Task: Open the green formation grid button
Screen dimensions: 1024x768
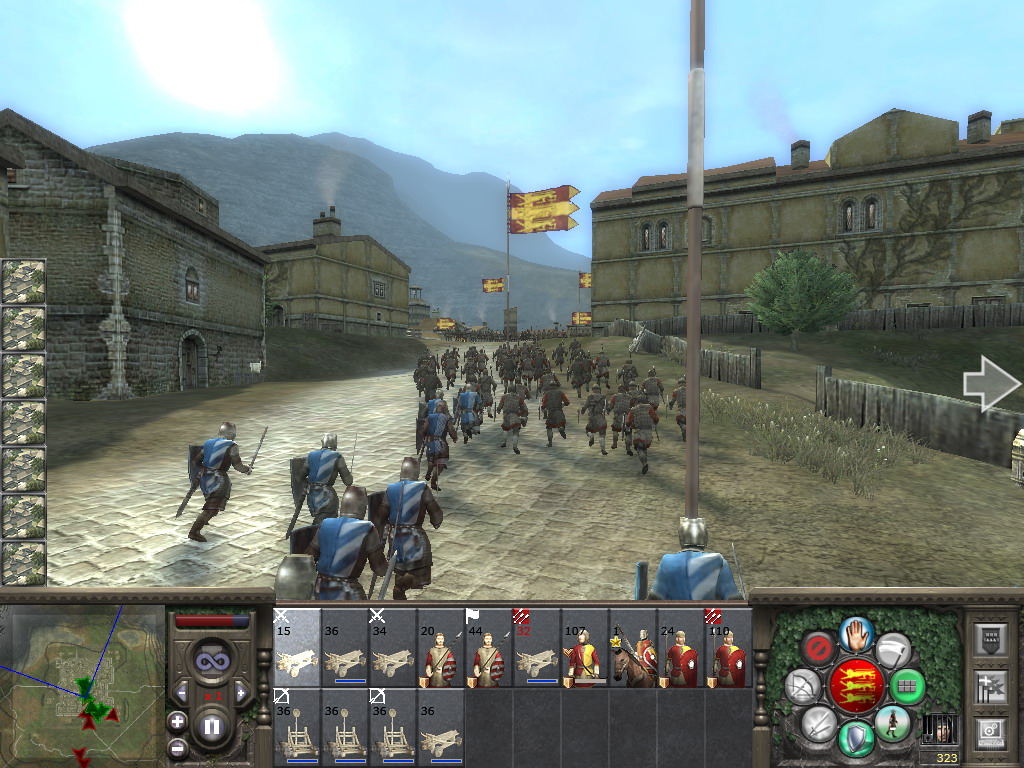Action: click(907, 686)
